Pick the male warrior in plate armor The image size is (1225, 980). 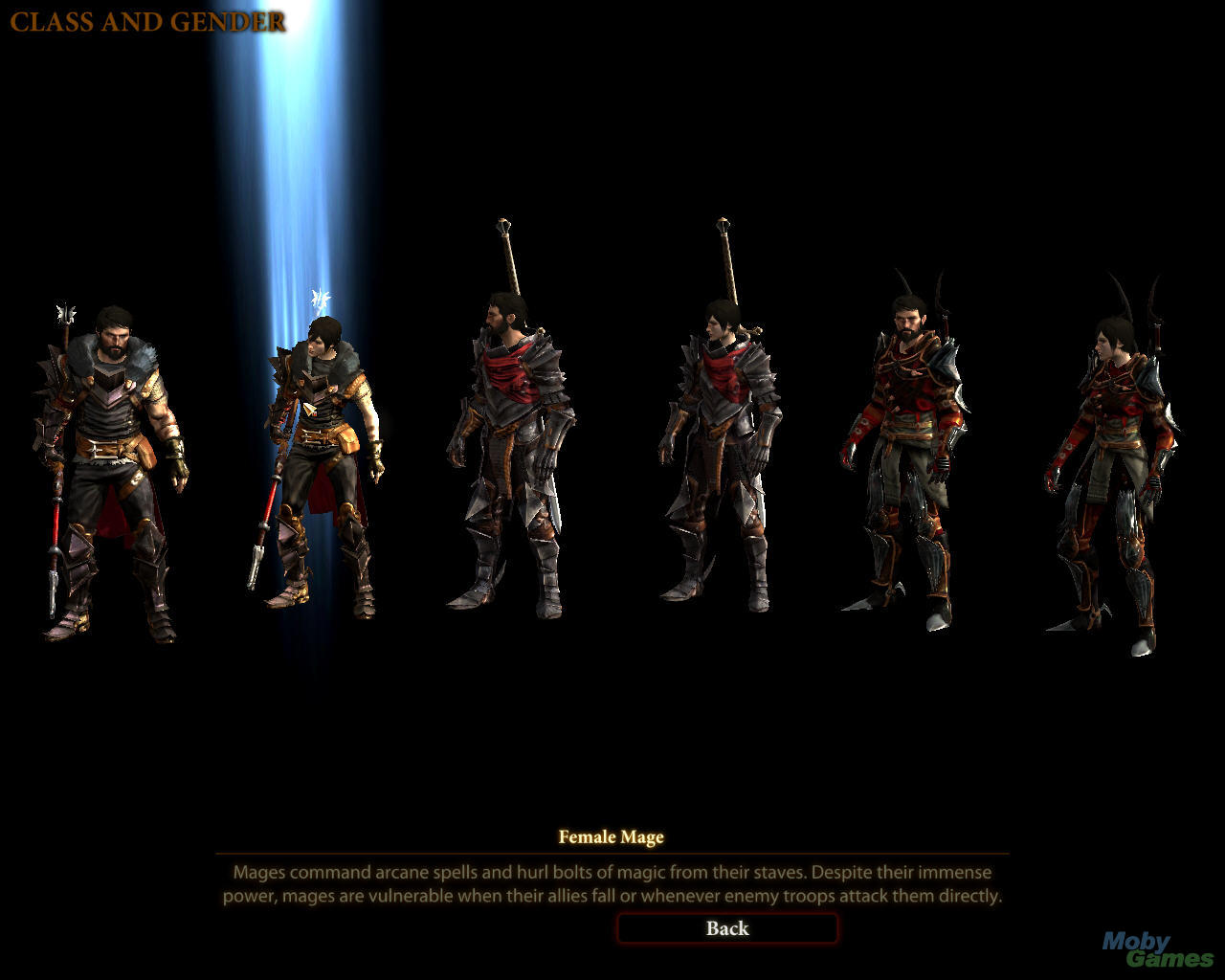click(512, 450)
